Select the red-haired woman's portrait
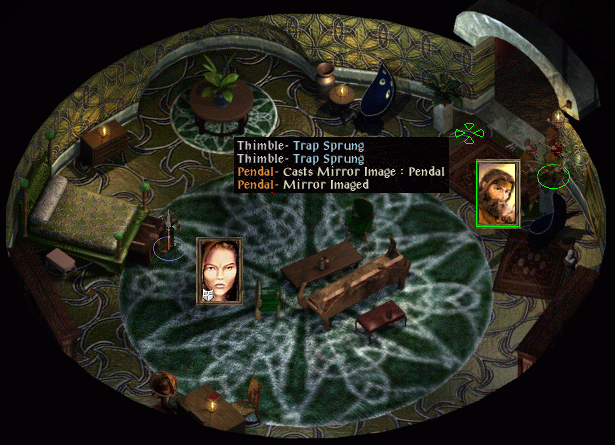 tap(221, 270)
